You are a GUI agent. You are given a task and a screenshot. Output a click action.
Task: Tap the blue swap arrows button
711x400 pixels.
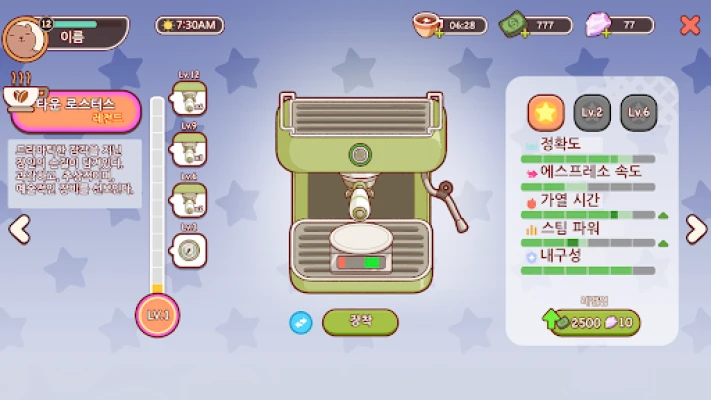pyautogui.click(x=301, y=322)
